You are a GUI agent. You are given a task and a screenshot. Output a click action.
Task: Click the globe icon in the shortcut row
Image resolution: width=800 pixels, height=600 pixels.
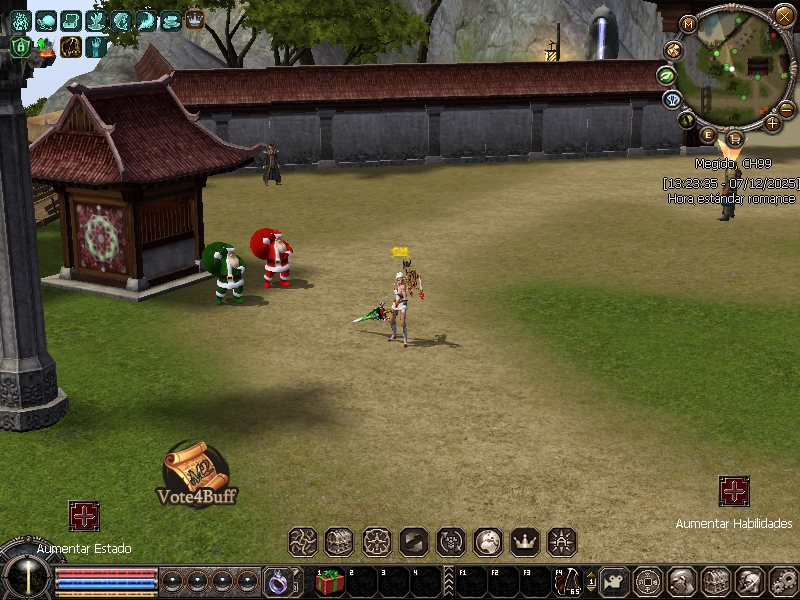[x=488, y=542]
